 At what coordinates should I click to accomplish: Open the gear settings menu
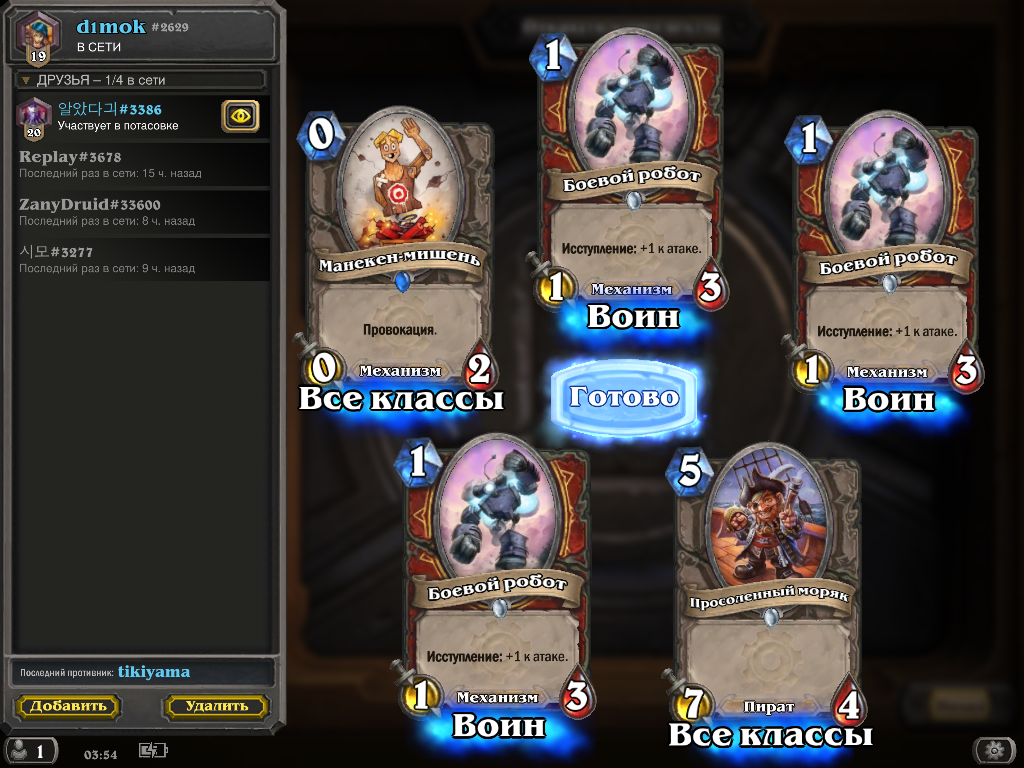pyautogui.click(x=993, y=750)
